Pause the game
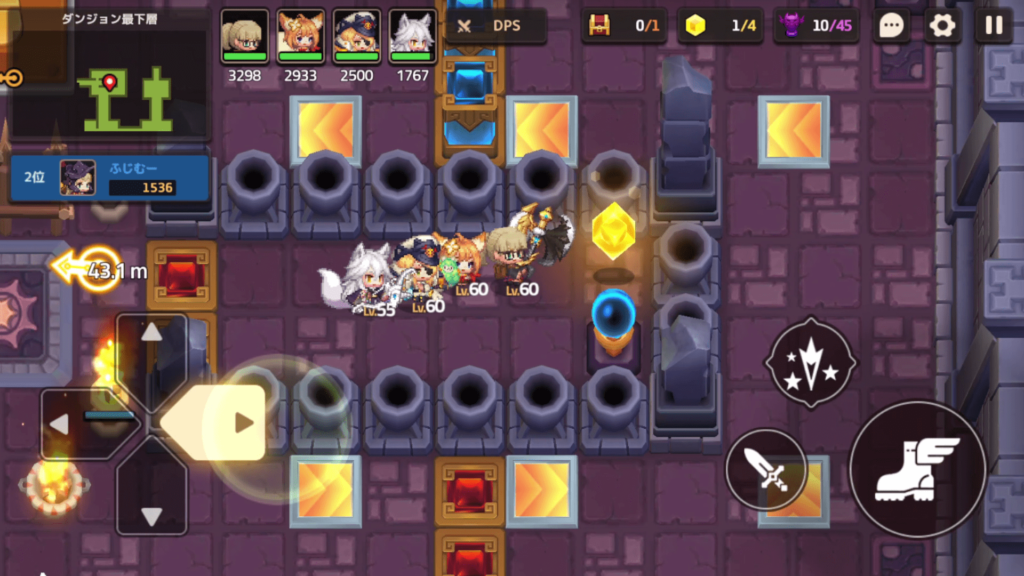The width and height of the screenshot is (1024, 576). point(993,26)
